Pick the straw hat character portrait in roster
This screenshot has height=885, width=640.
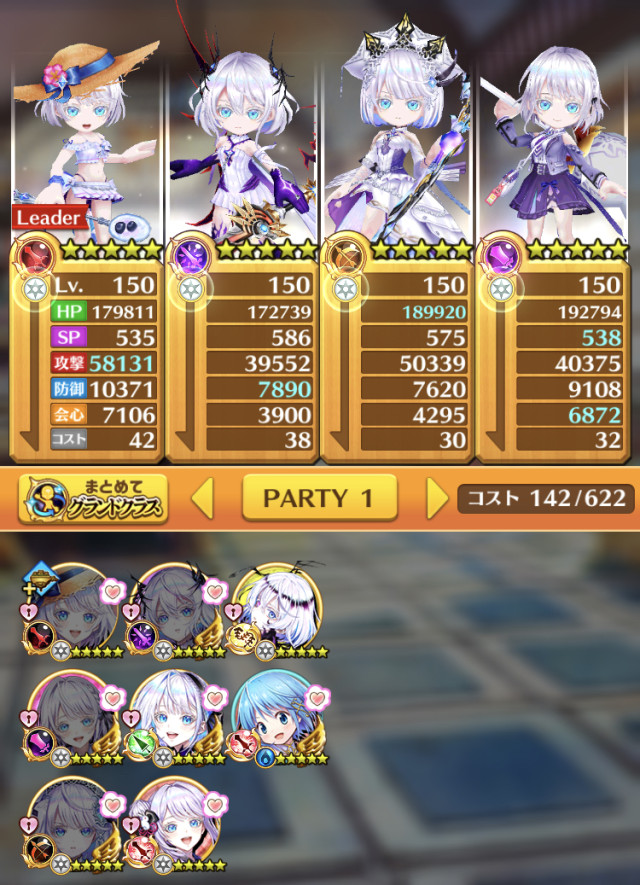[x=75, y=612]
